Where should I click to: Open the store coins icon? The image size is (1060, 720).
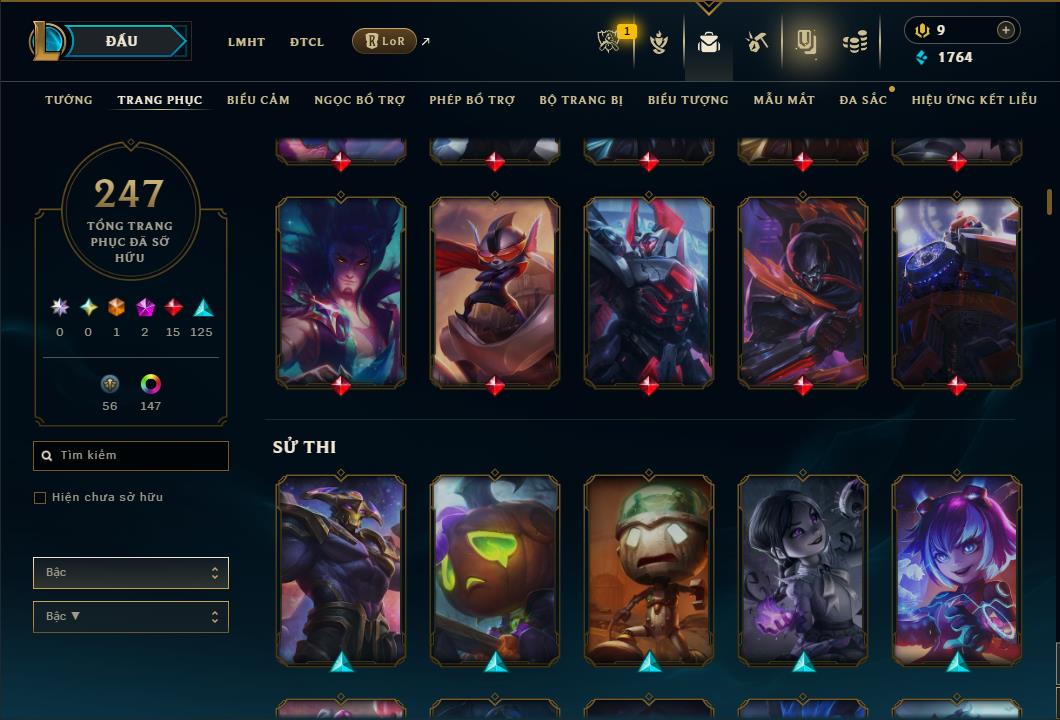pyautogui.click(x=854, y=42)
